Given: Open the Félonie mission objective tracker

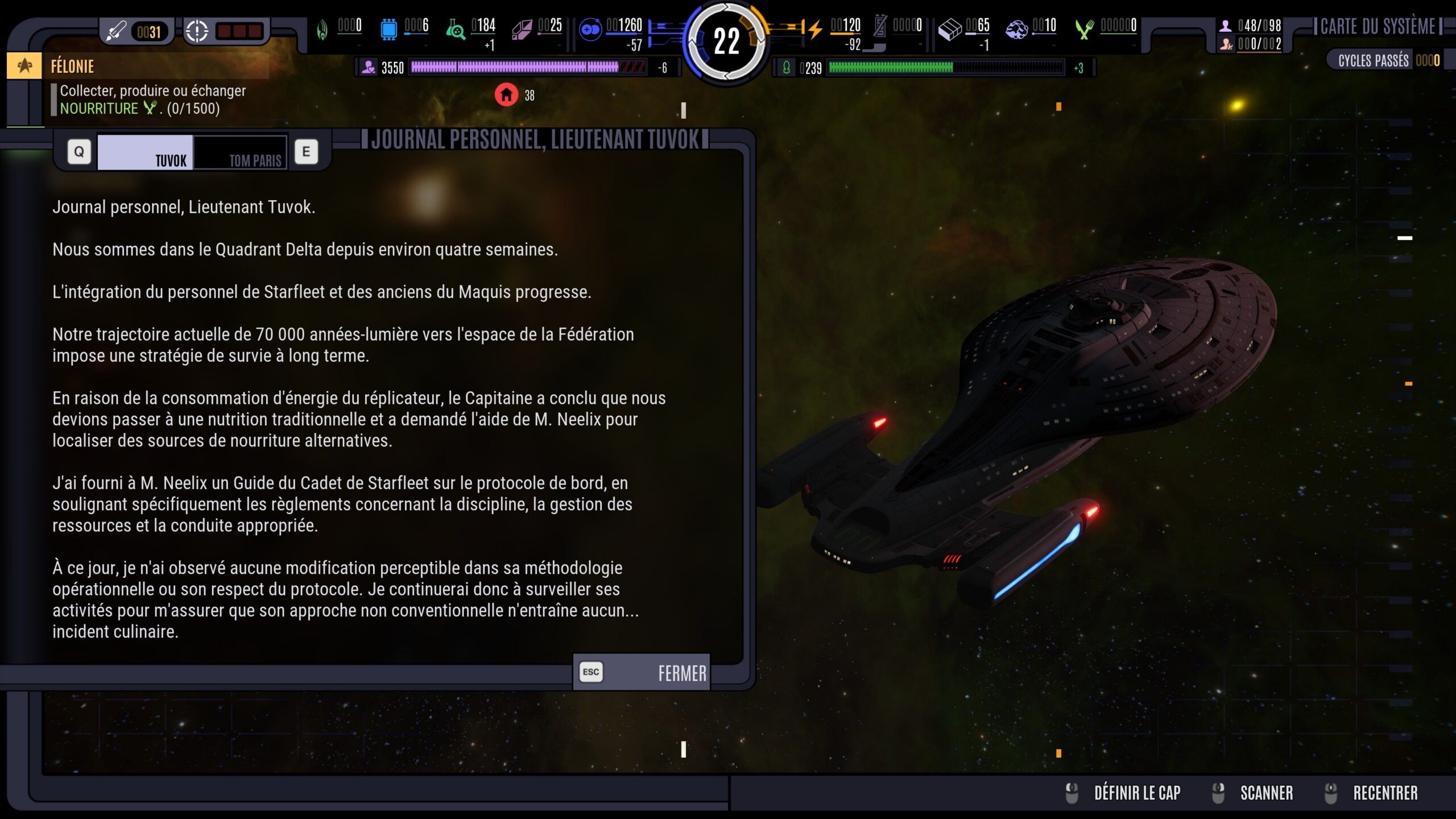Looking at the screenshot, I should tap(72, 67).
